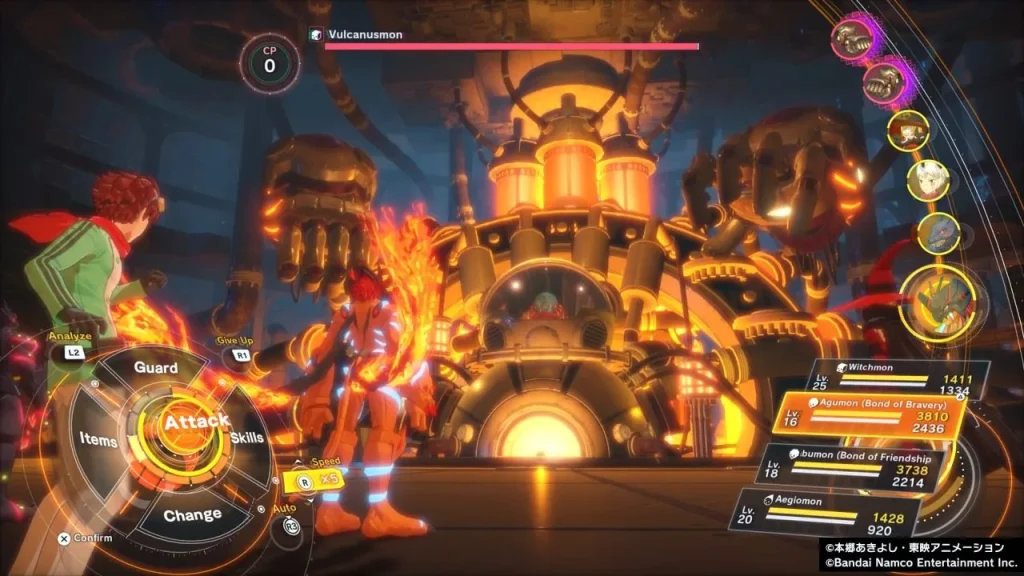Choose Guard on the command wheel
The image size is (1024, 576).
pyautogui.click(x=156, y=368)
